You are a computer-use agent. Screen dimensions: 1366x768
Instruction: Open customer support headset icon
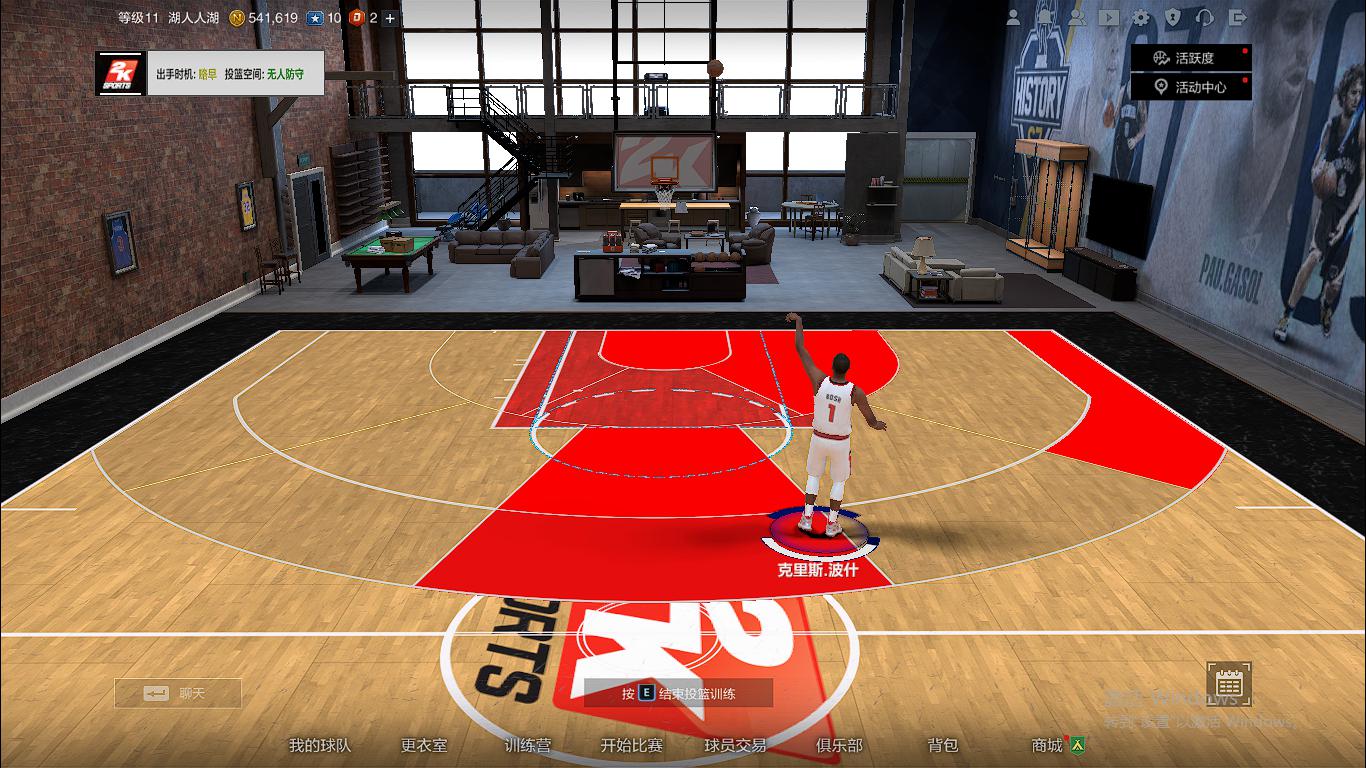[x=1205, y=17]
